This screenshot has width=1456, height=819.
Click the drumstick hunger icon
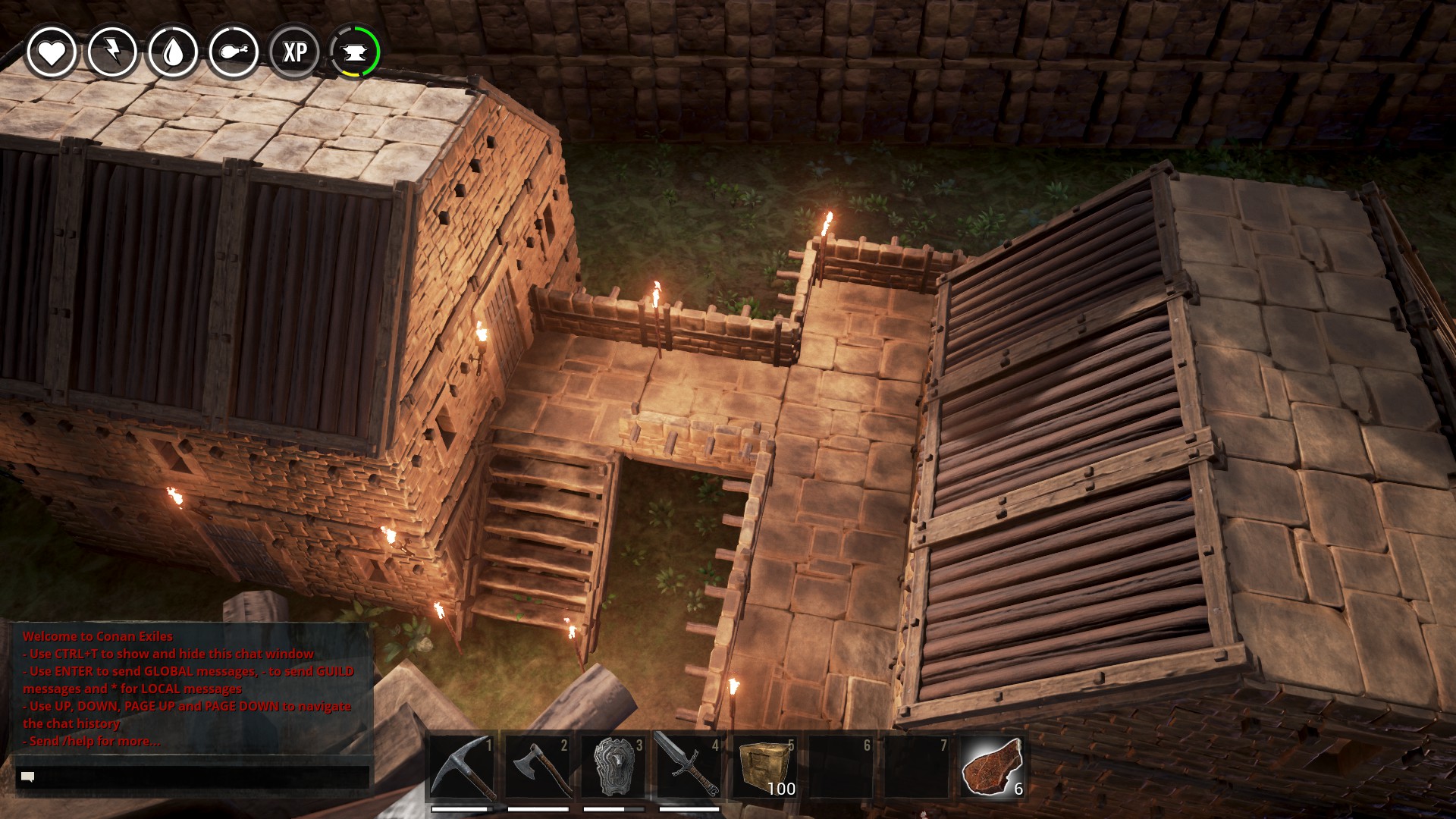[x=234, y=52]
